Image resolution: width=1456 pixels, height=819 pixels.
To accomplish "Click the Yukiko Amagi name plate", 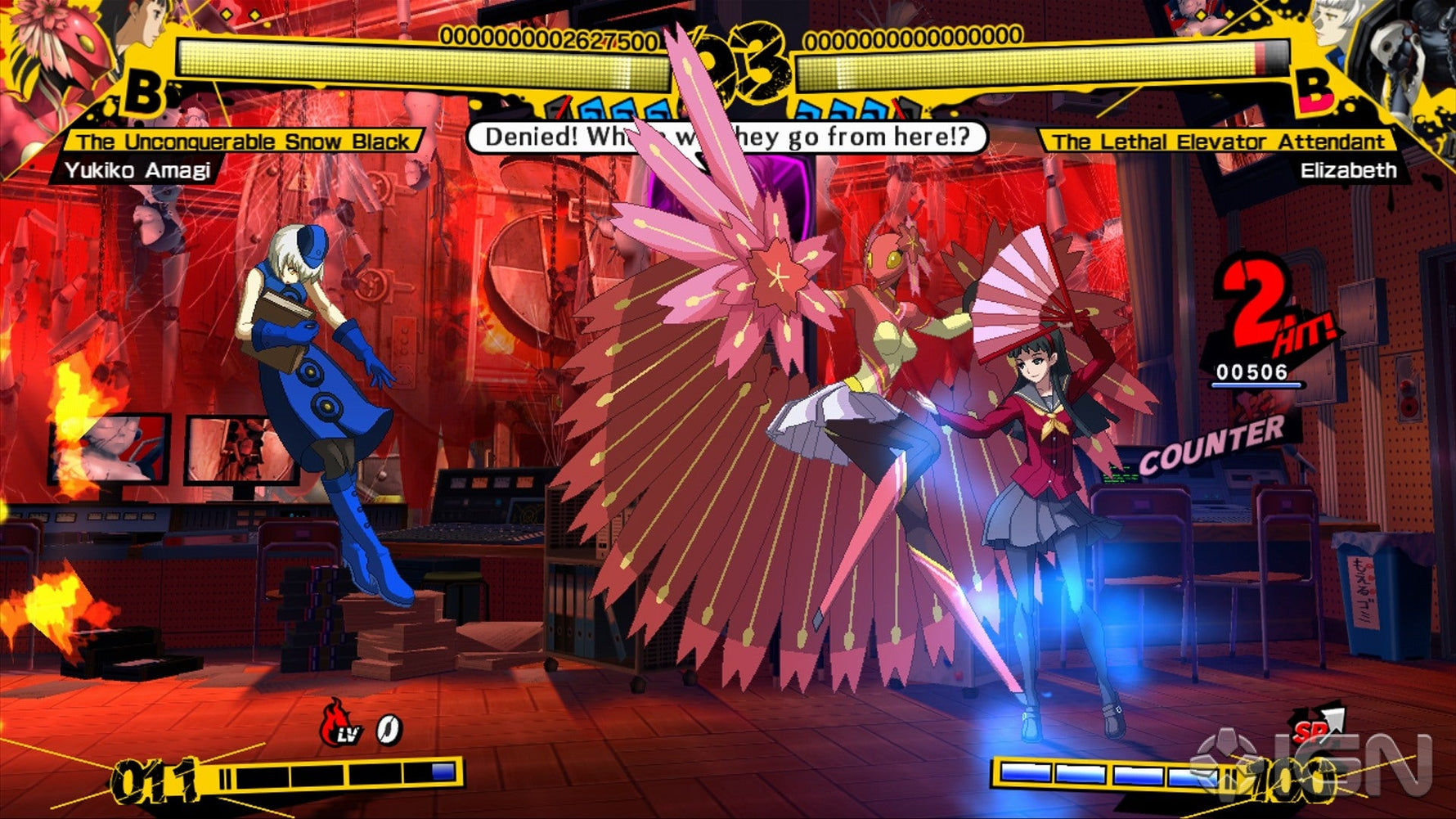I will pos(137,170).
